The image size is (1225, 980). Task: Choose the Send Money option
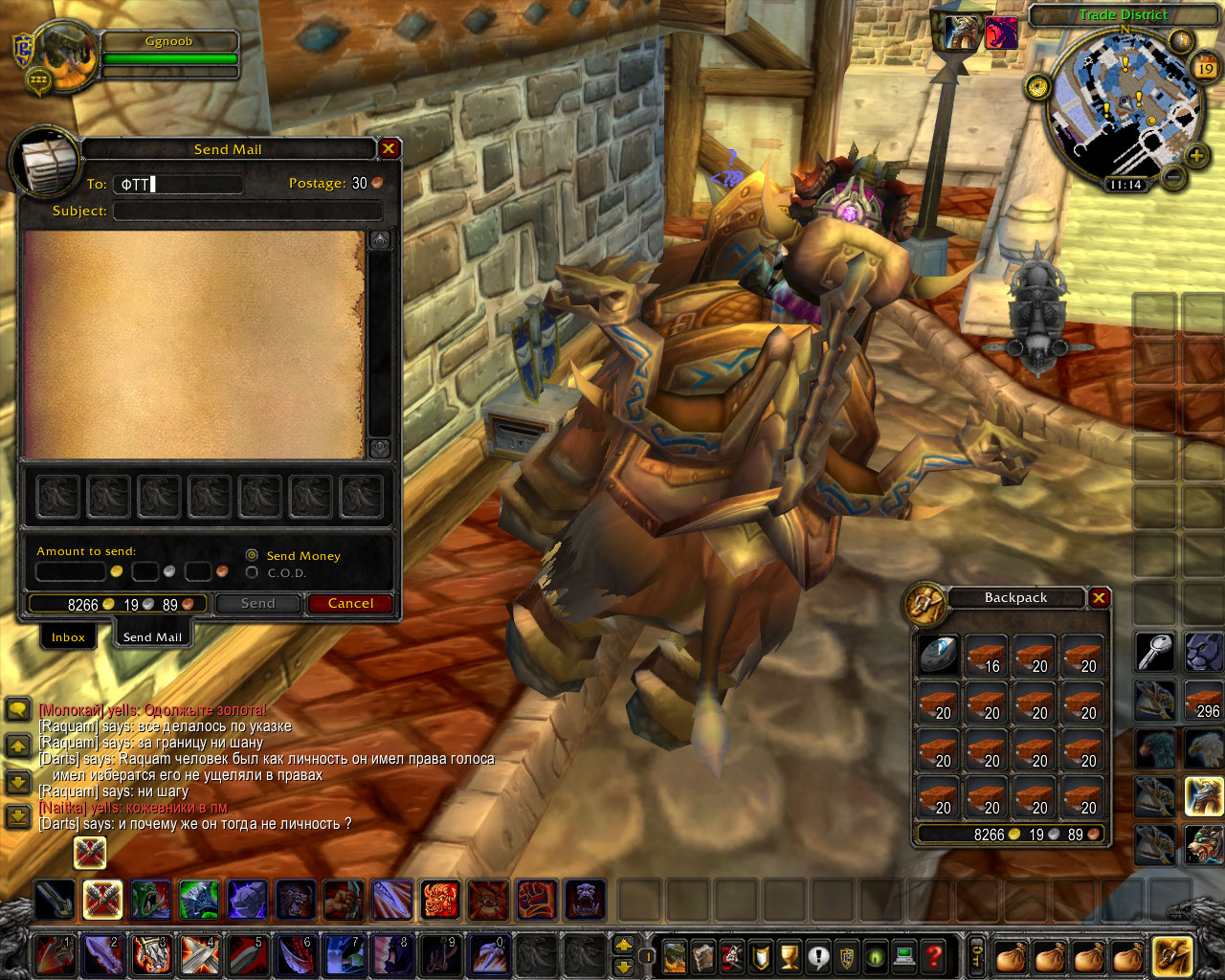(x=252, y=555)
